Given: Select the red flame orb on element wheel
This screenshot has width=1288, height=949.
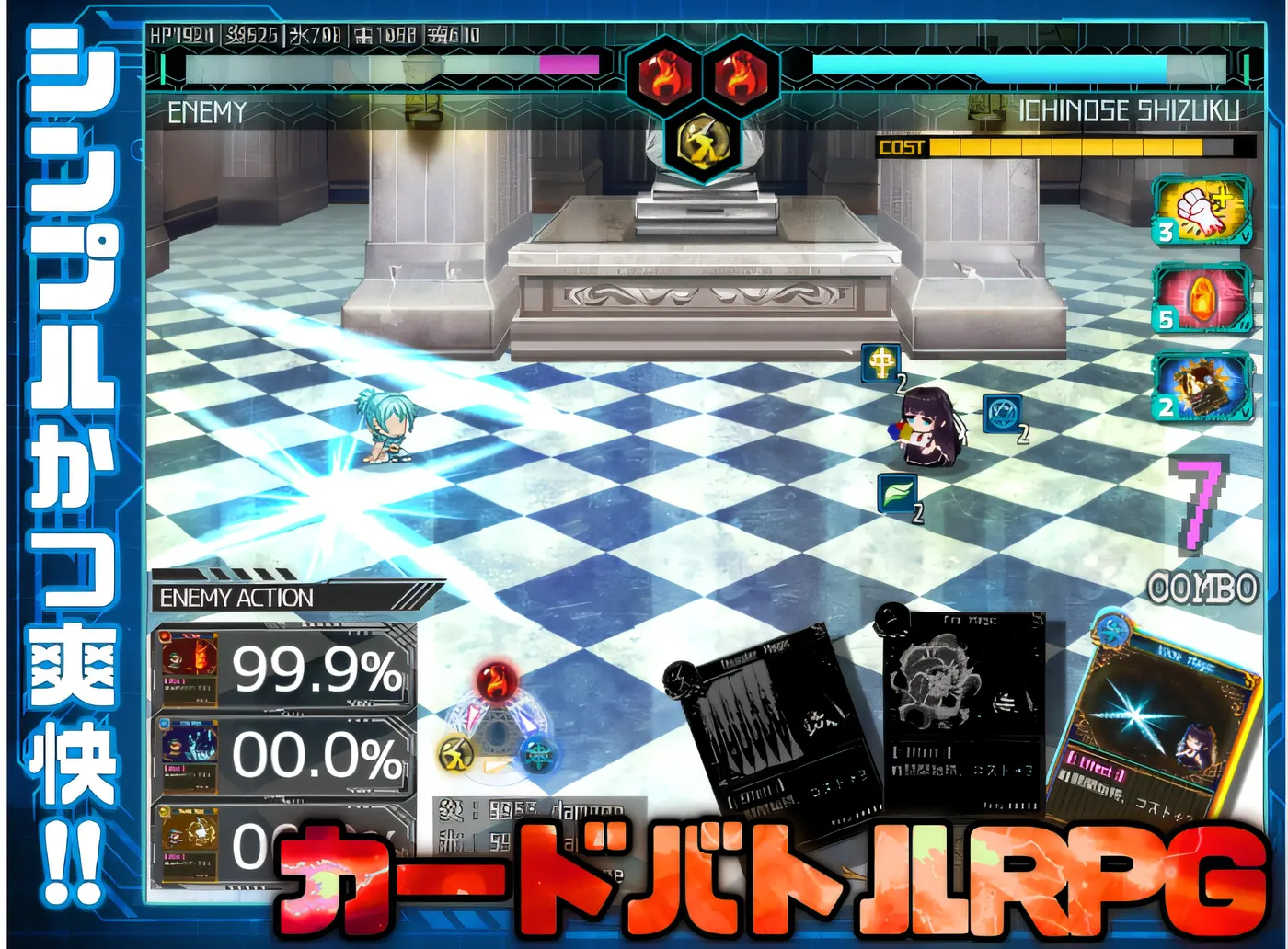Looking at the screenshot, I should 498,682.
